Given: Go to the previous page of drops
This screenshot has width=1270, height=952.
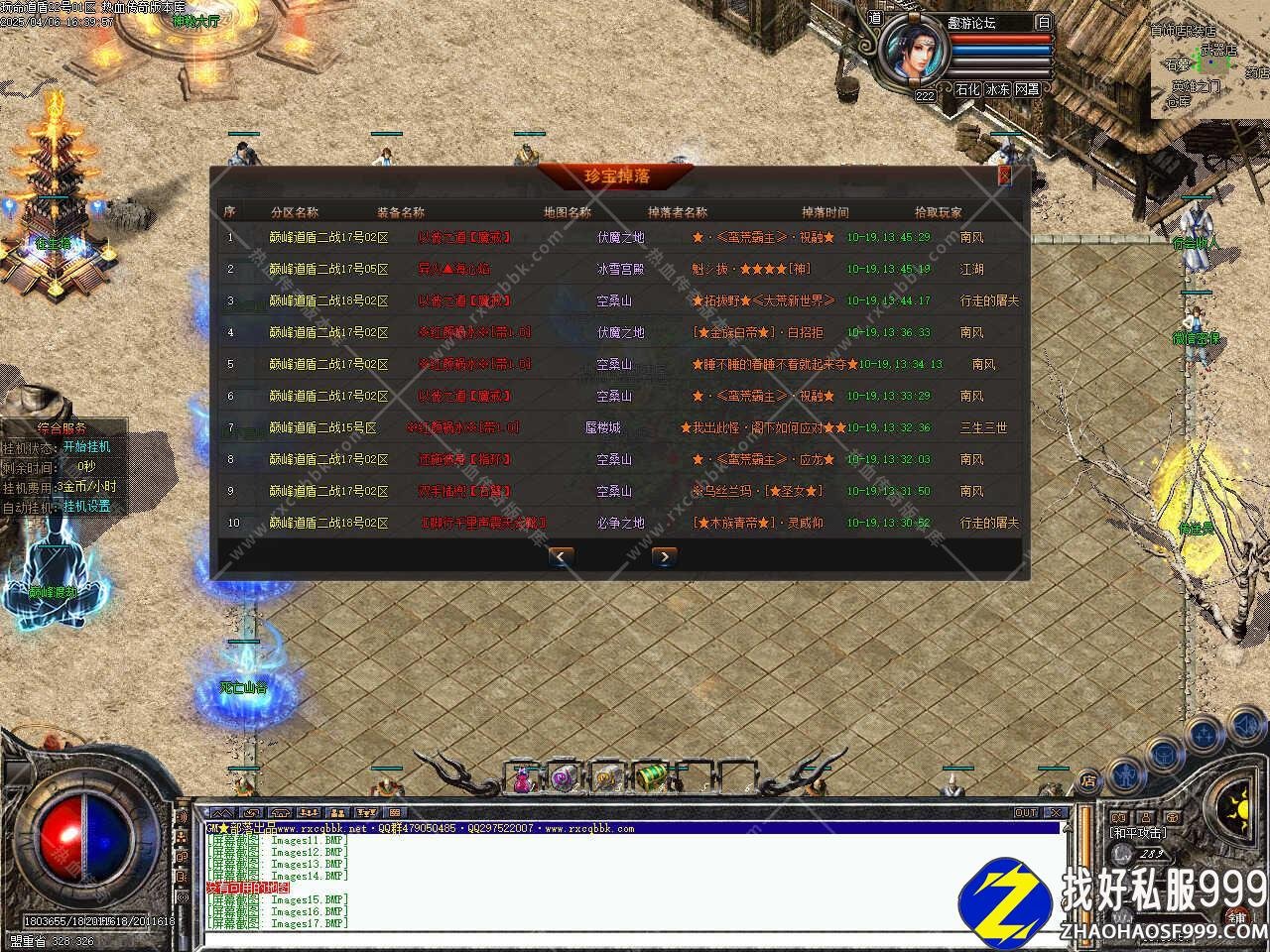Looking at the screenshot, I should pos(561,556).
